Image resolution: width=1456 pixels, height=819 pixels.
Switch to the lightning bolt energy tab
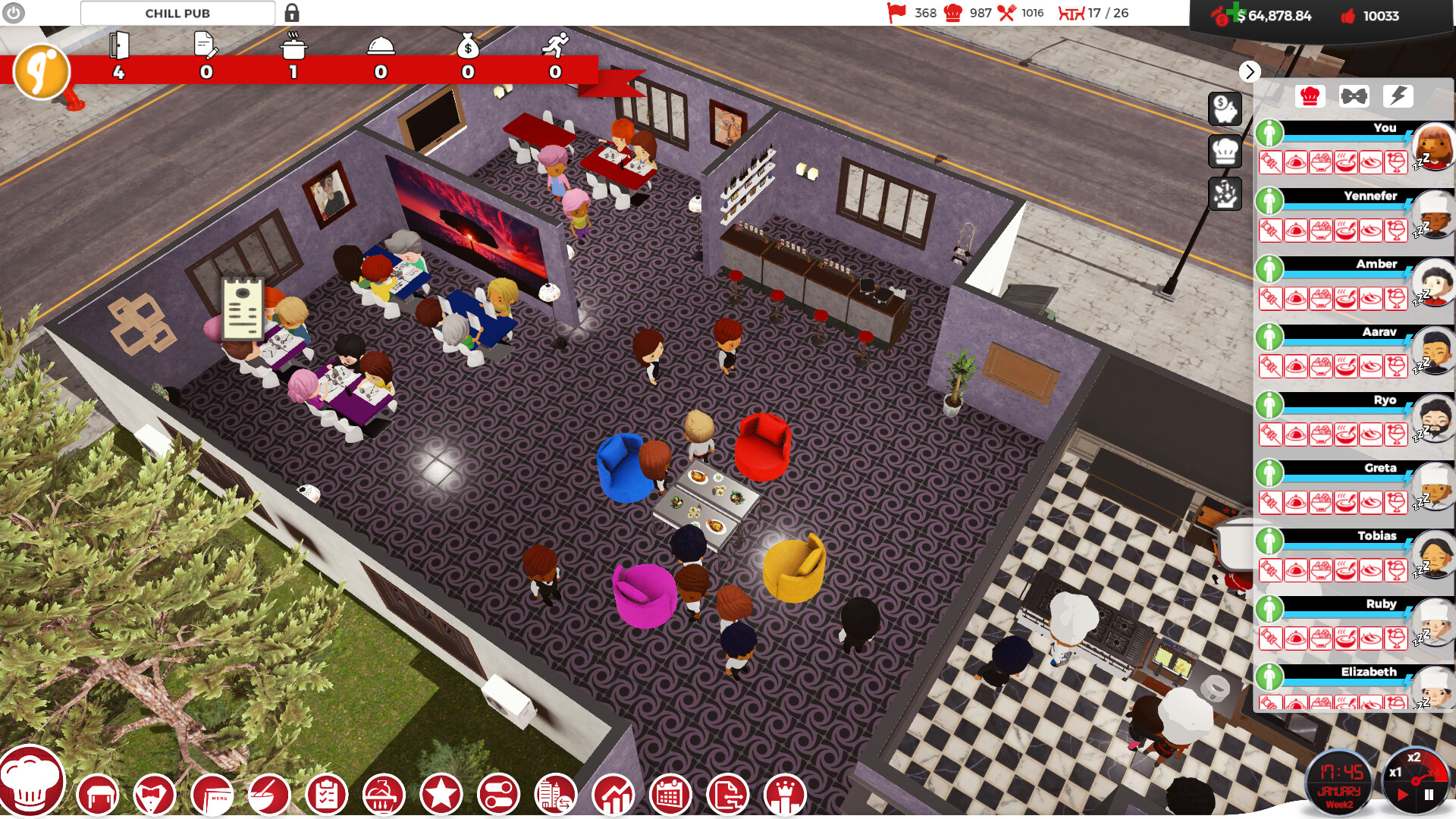click(x=1398, y=97)
